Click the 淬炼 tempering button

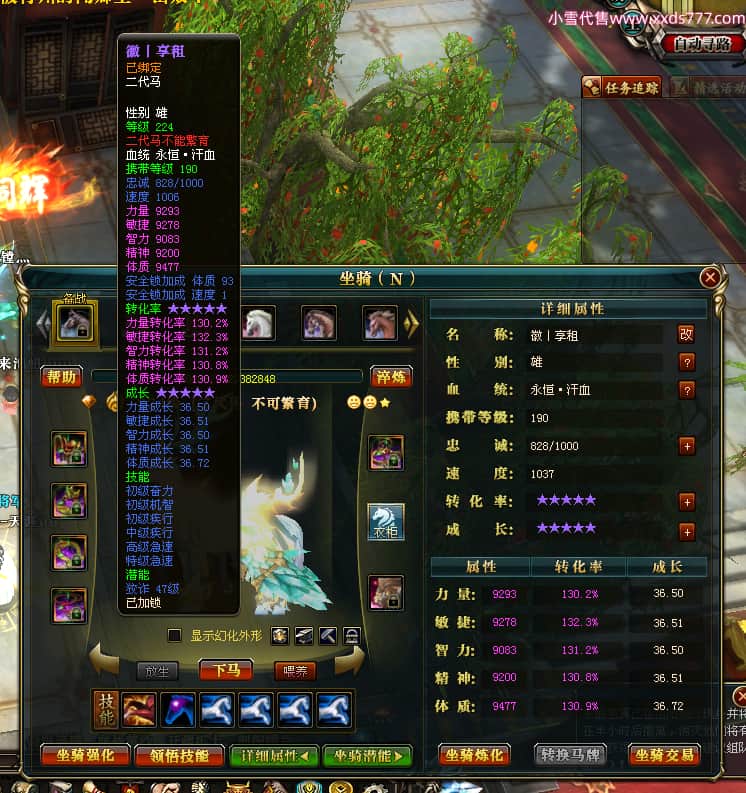coord(391,376)
